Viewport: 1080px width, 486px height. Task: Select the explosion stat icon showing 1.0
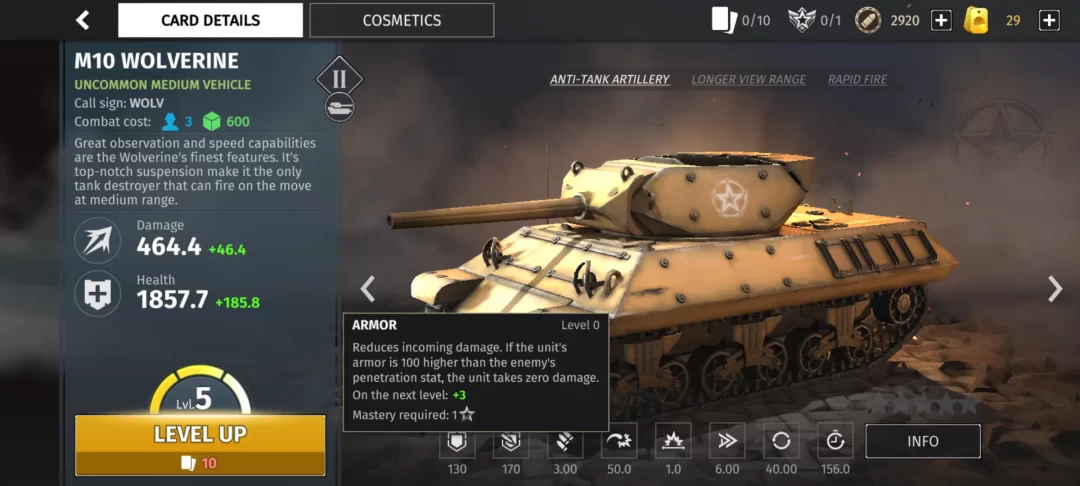(x=673, y=442)
